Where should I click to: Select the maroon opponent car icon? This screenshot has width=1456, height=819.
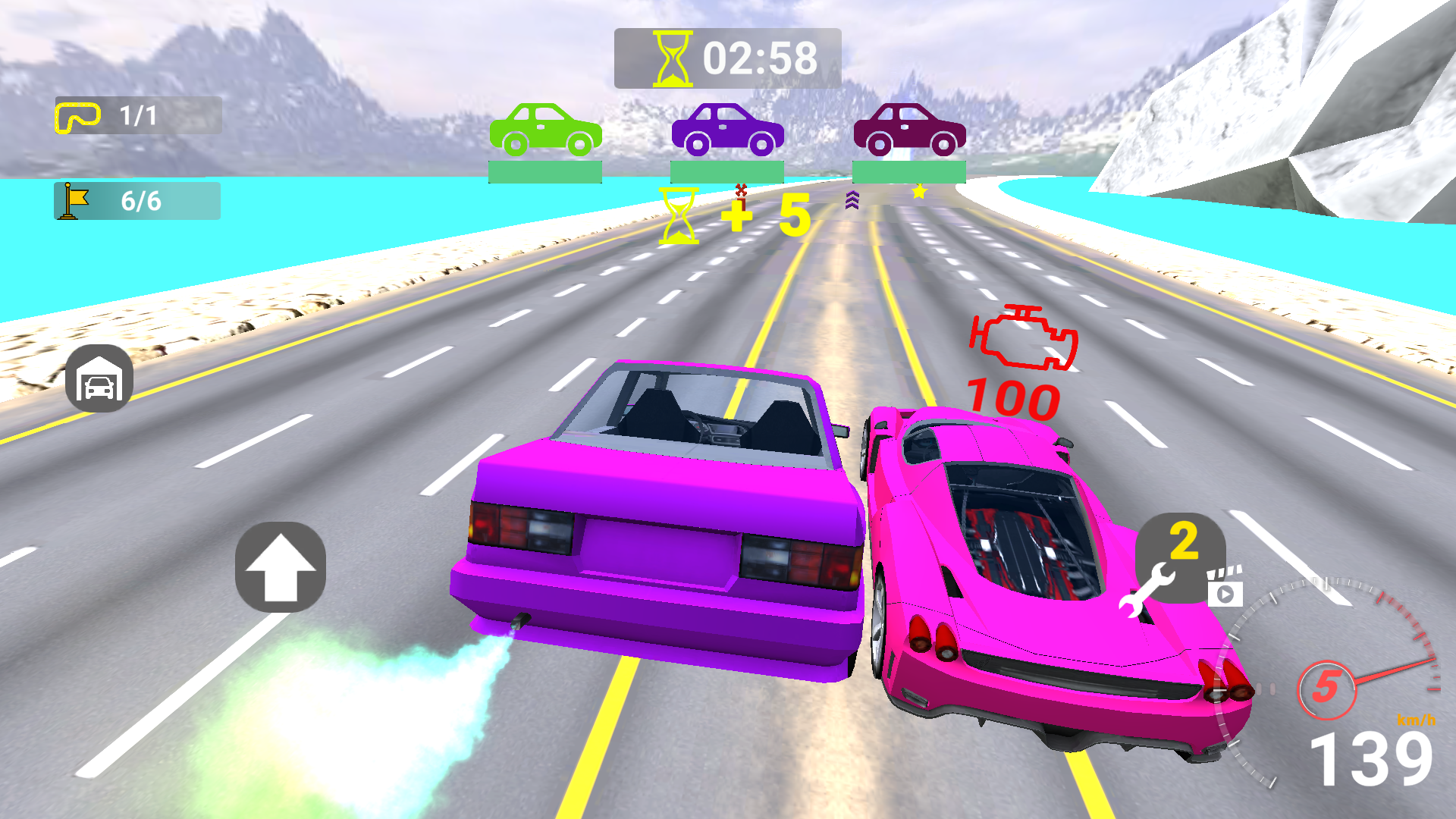click(909, 129)
